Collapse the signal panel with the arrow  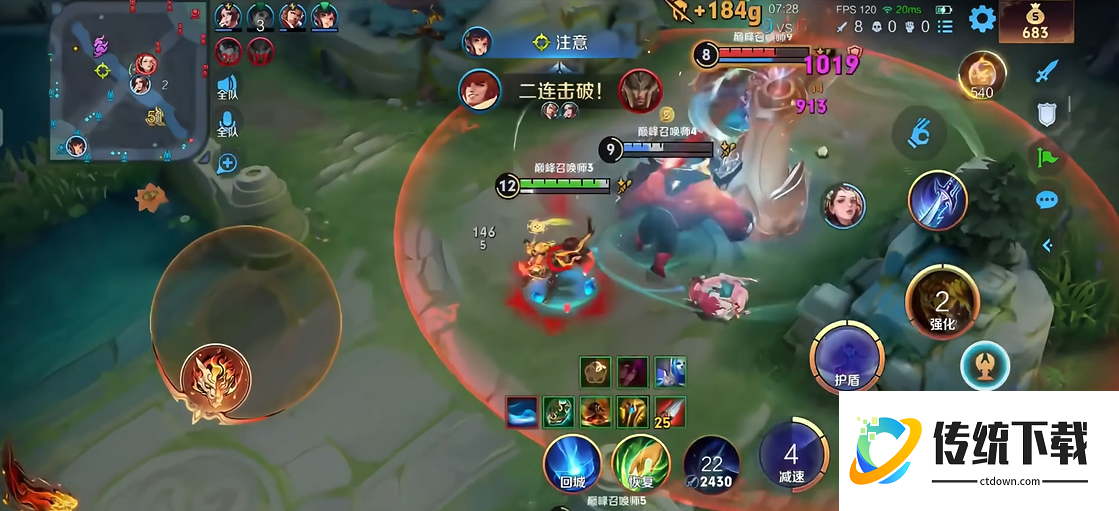1047,244
